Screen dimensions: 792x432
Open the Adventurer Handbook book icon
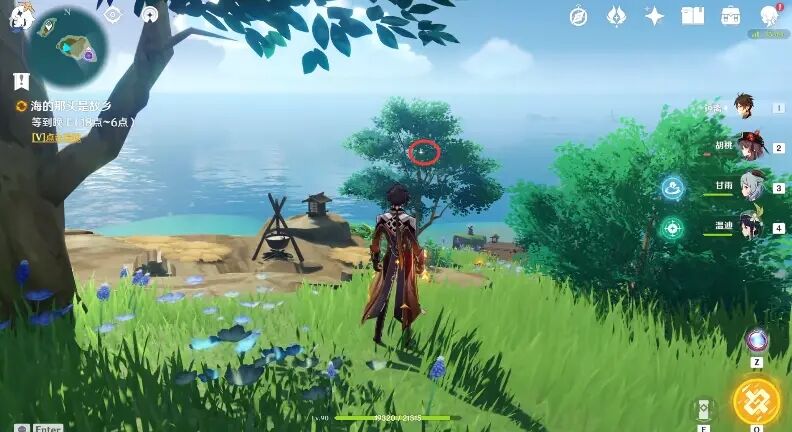click(692, 16)
